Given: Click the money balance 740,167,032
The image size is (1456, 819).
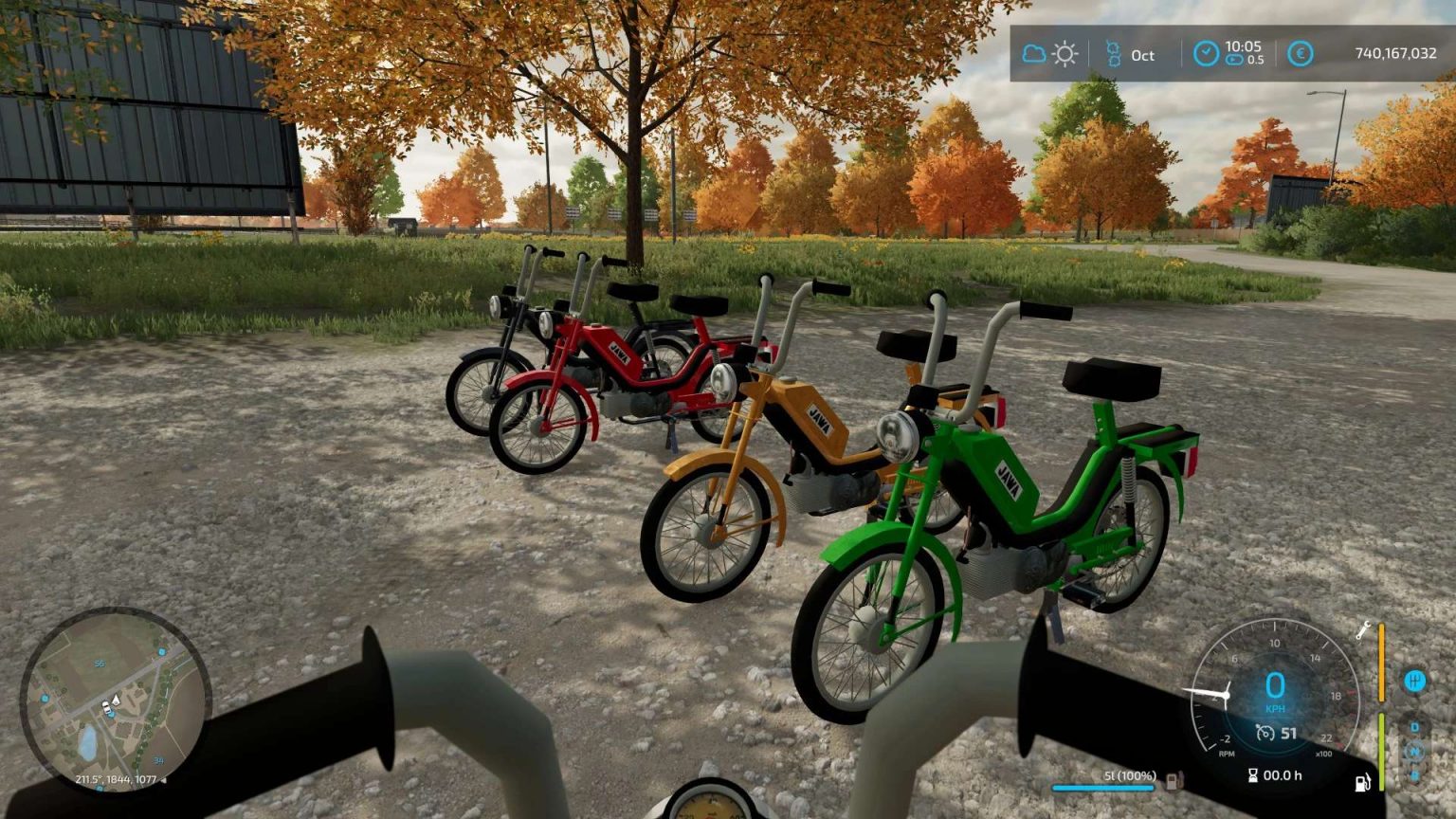Looking at the screenshot, I should click(x=1396, y=53).
